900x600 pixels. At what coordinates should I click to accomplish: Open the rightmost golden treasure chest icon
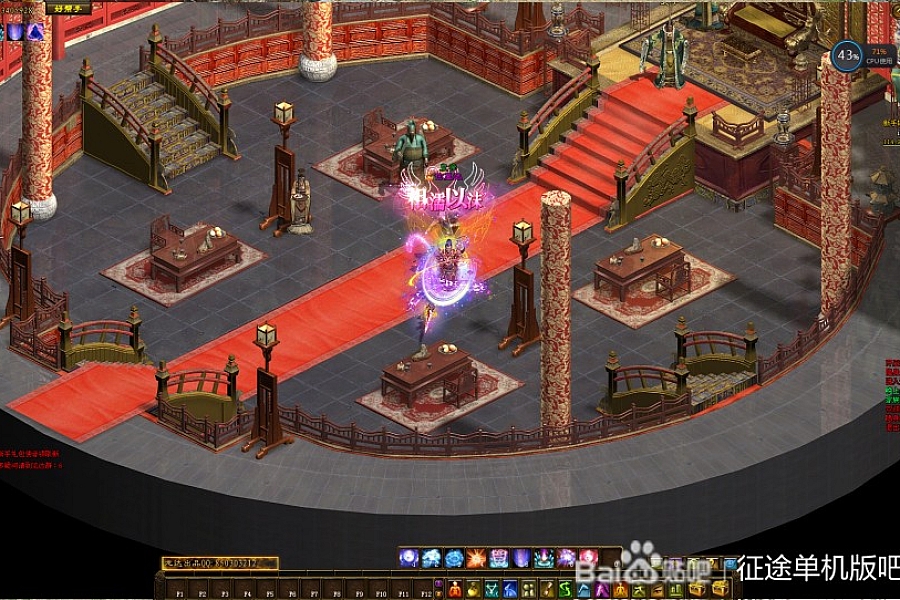pos(719,589)
